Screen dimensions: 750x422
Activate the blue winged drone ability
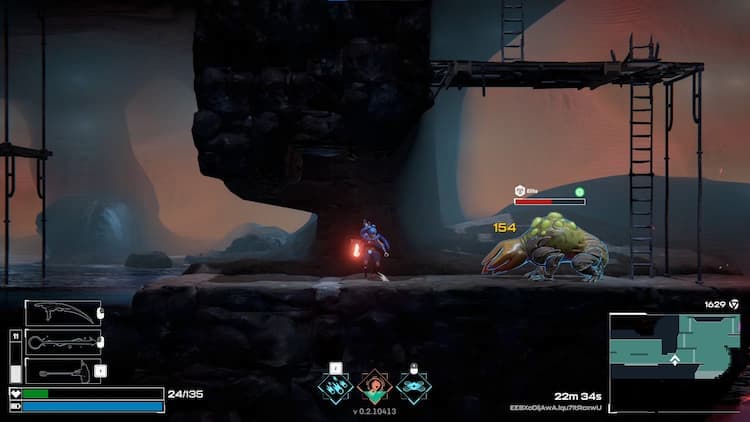pos(412,387)
